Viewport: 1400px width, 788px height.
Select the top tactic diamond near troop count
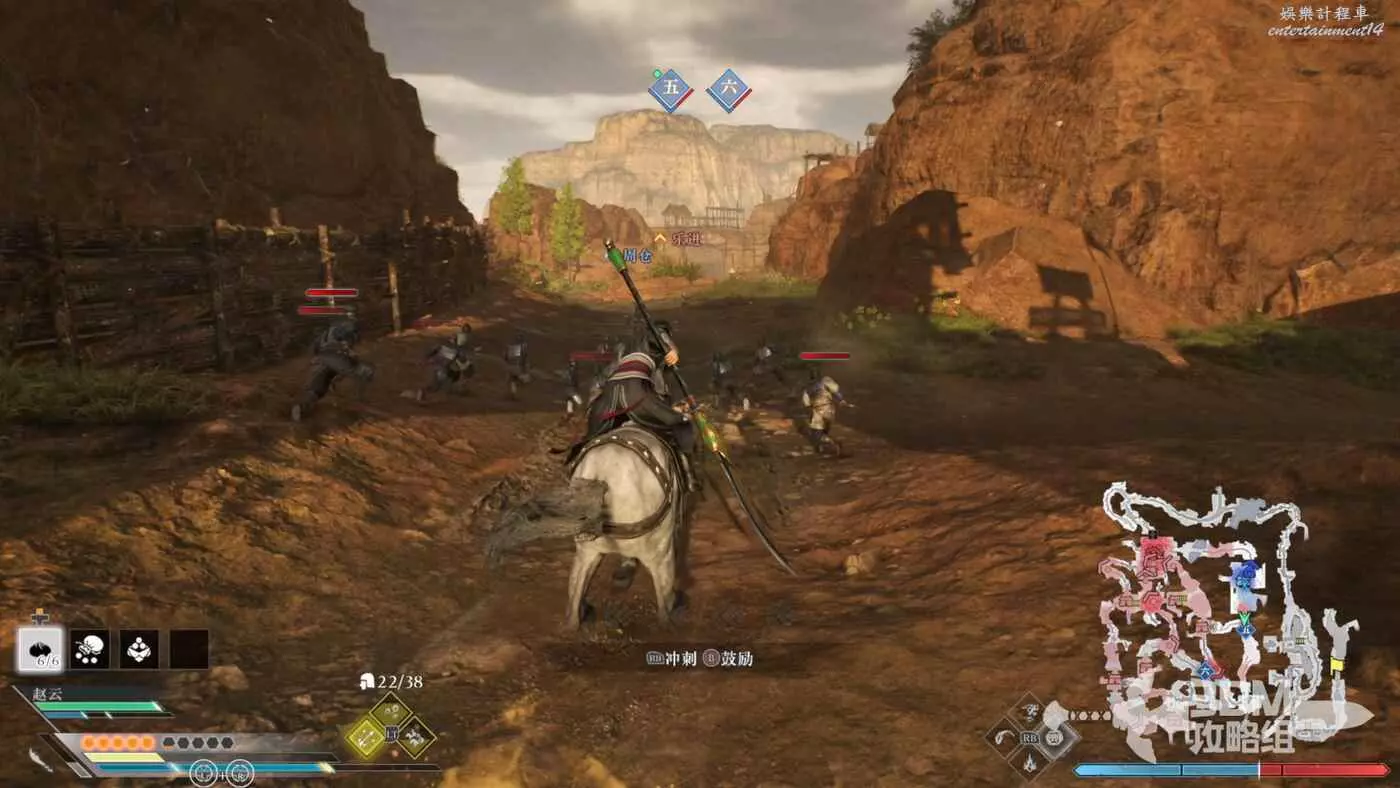[x=391, y=711]
